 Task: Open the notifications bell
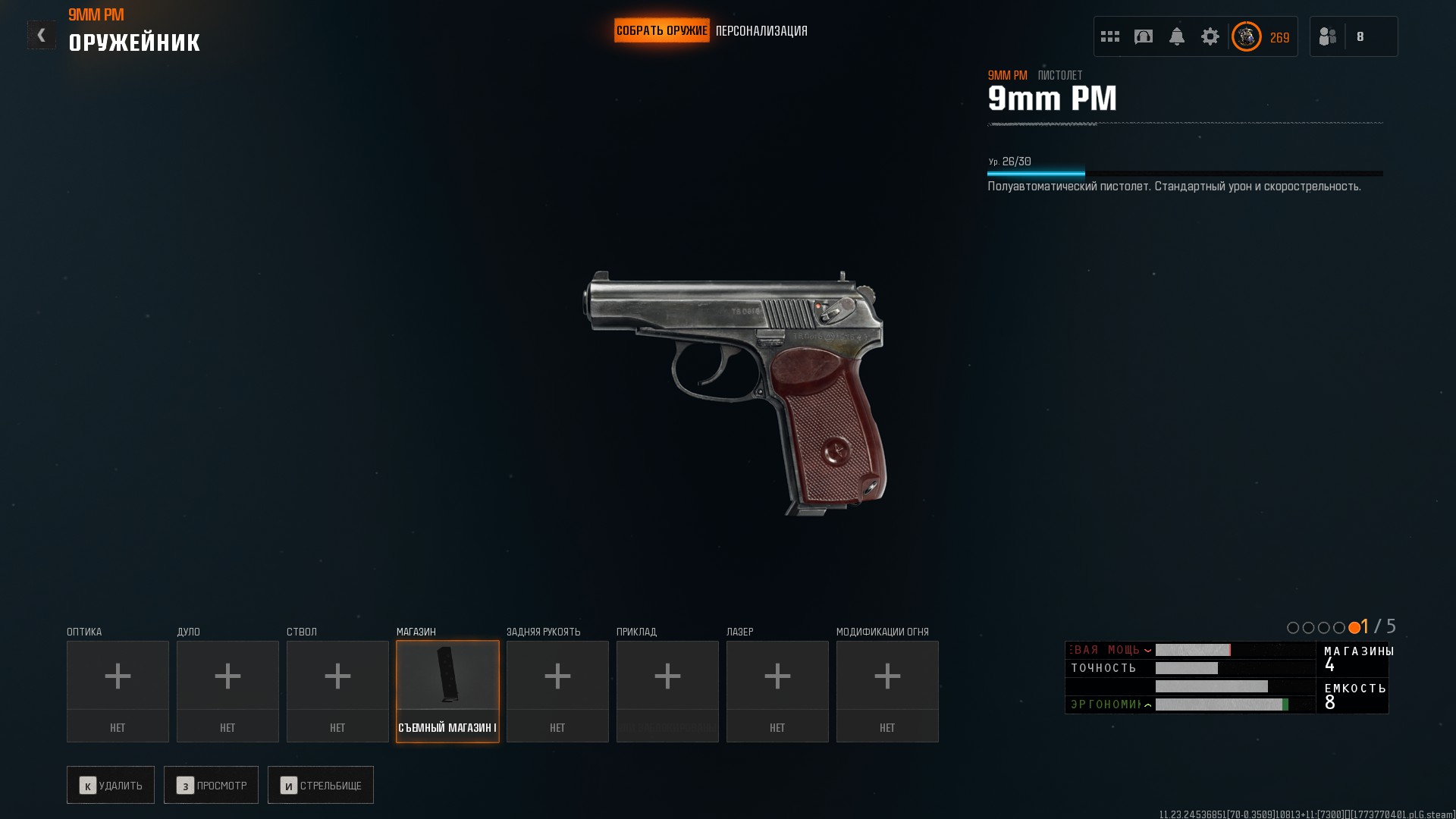click(x=1177, y=36)
